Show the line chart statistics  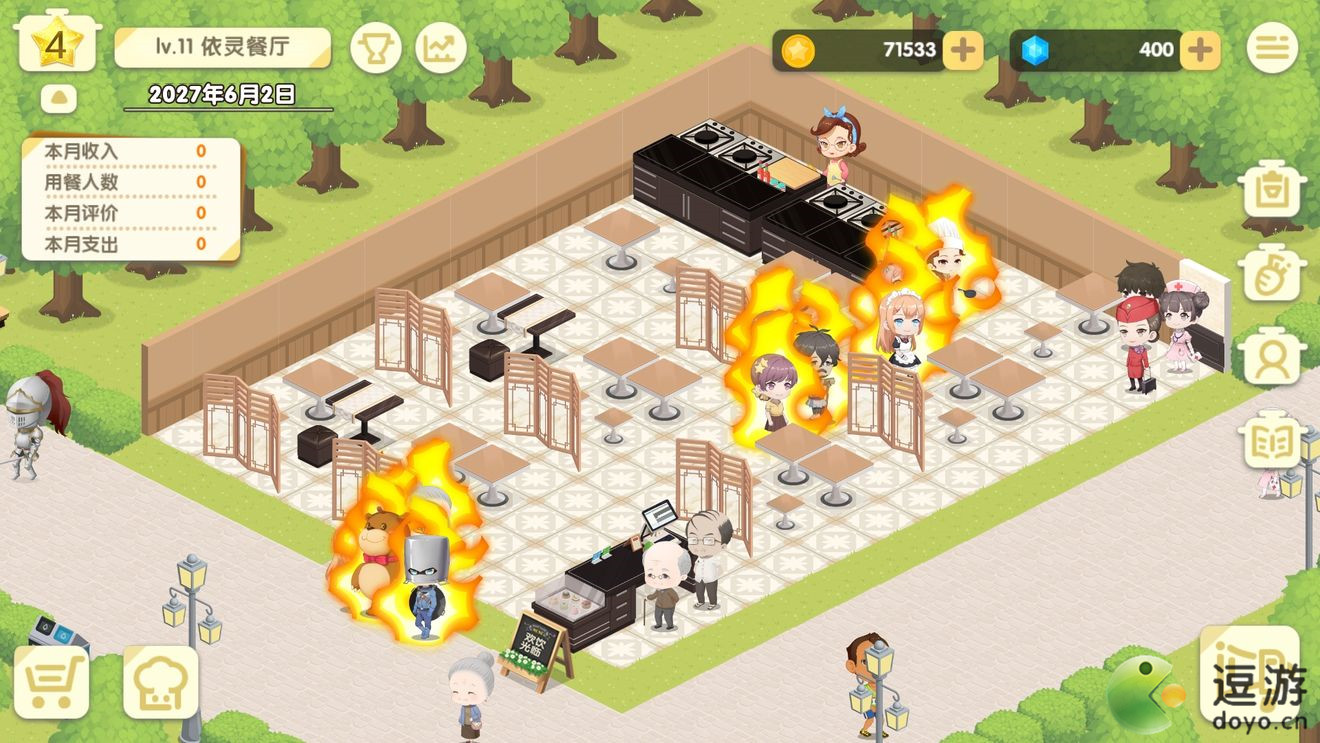[441, 47]
